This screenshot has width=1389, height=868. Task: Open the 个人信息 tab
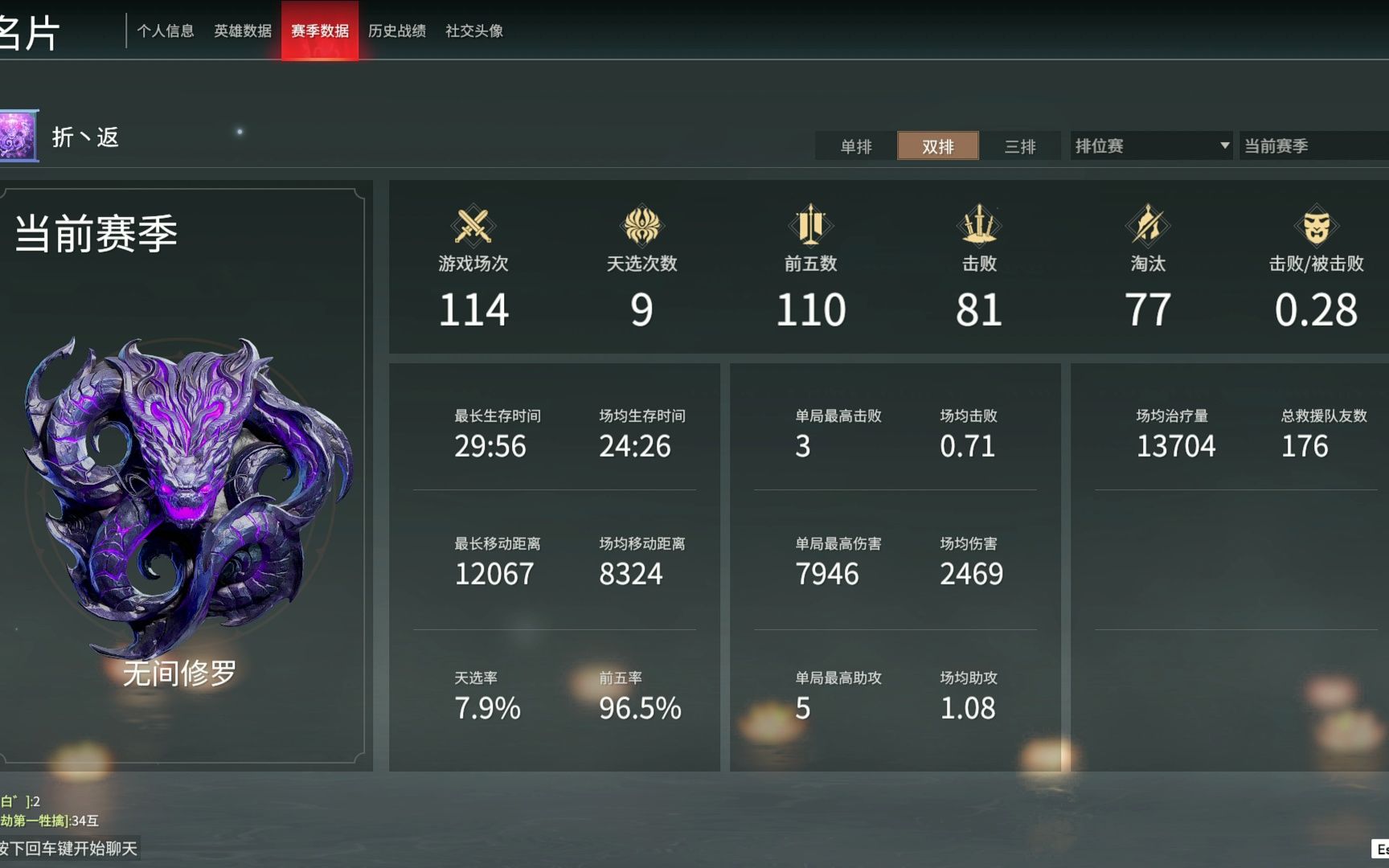pos(166,31)
